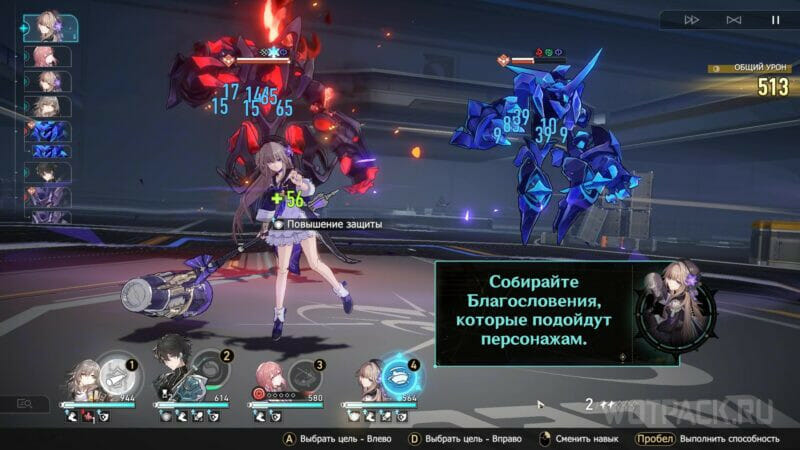Toggle auto-battle mode
Image resolution: width=800 pixels, height=450 pixels.
click(x=733, y=19)
